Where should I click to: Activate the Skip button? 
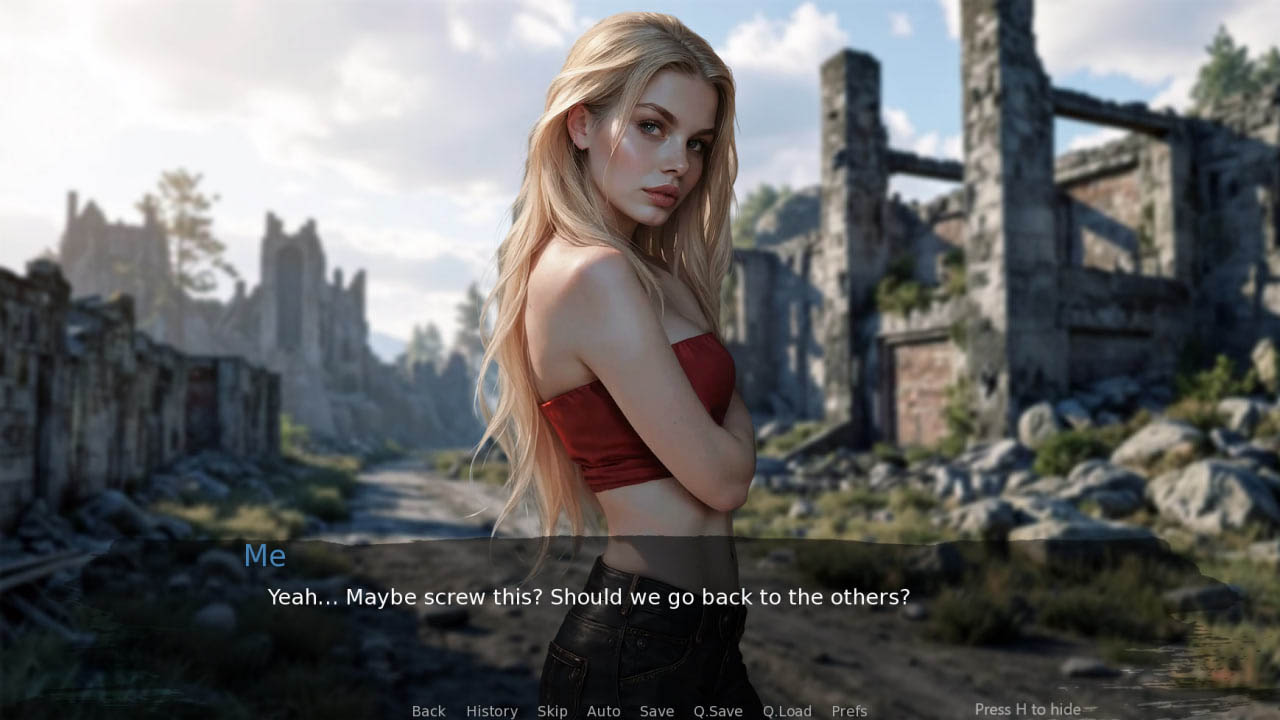point(552,711)
